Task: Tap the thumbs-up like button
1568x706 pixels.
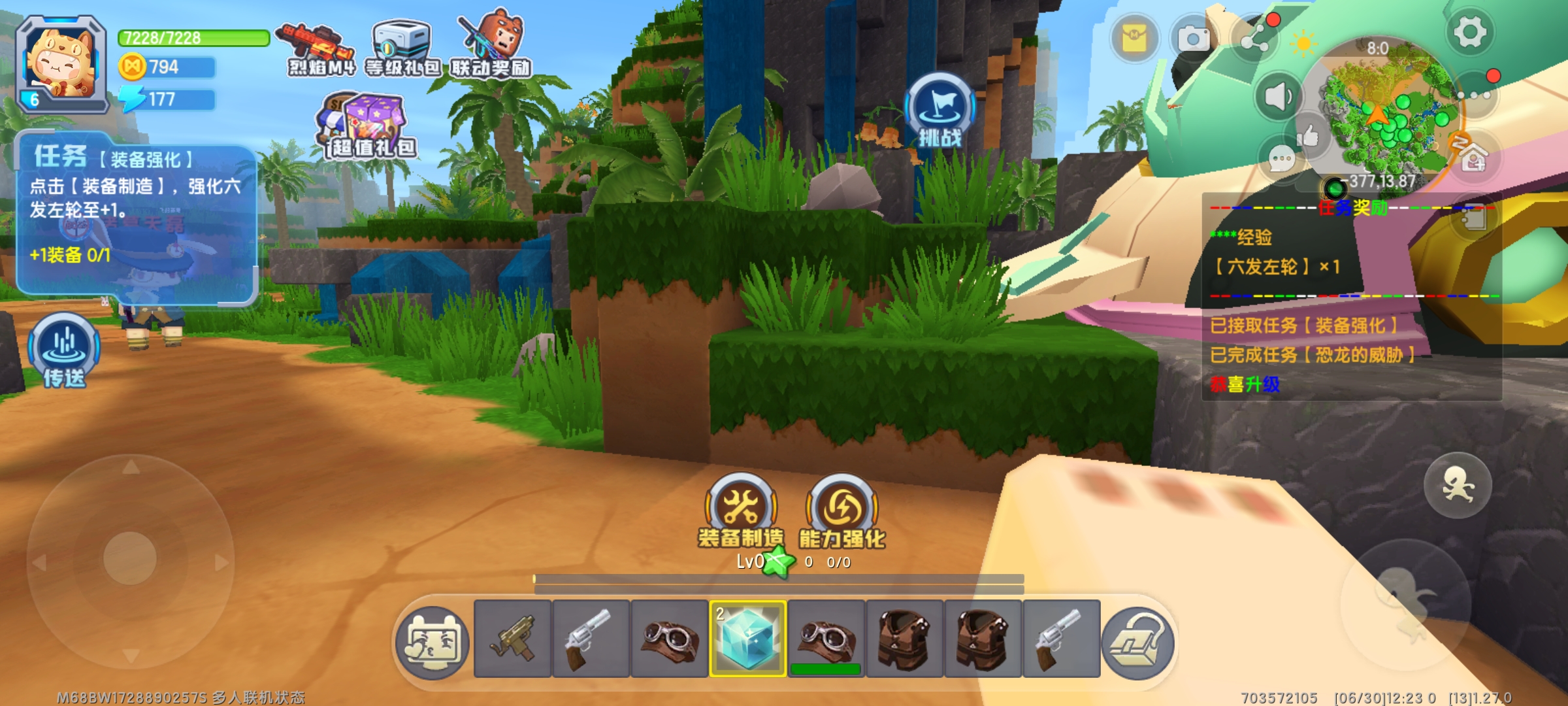Action: pyautogui.click(x=1308, y=136)
